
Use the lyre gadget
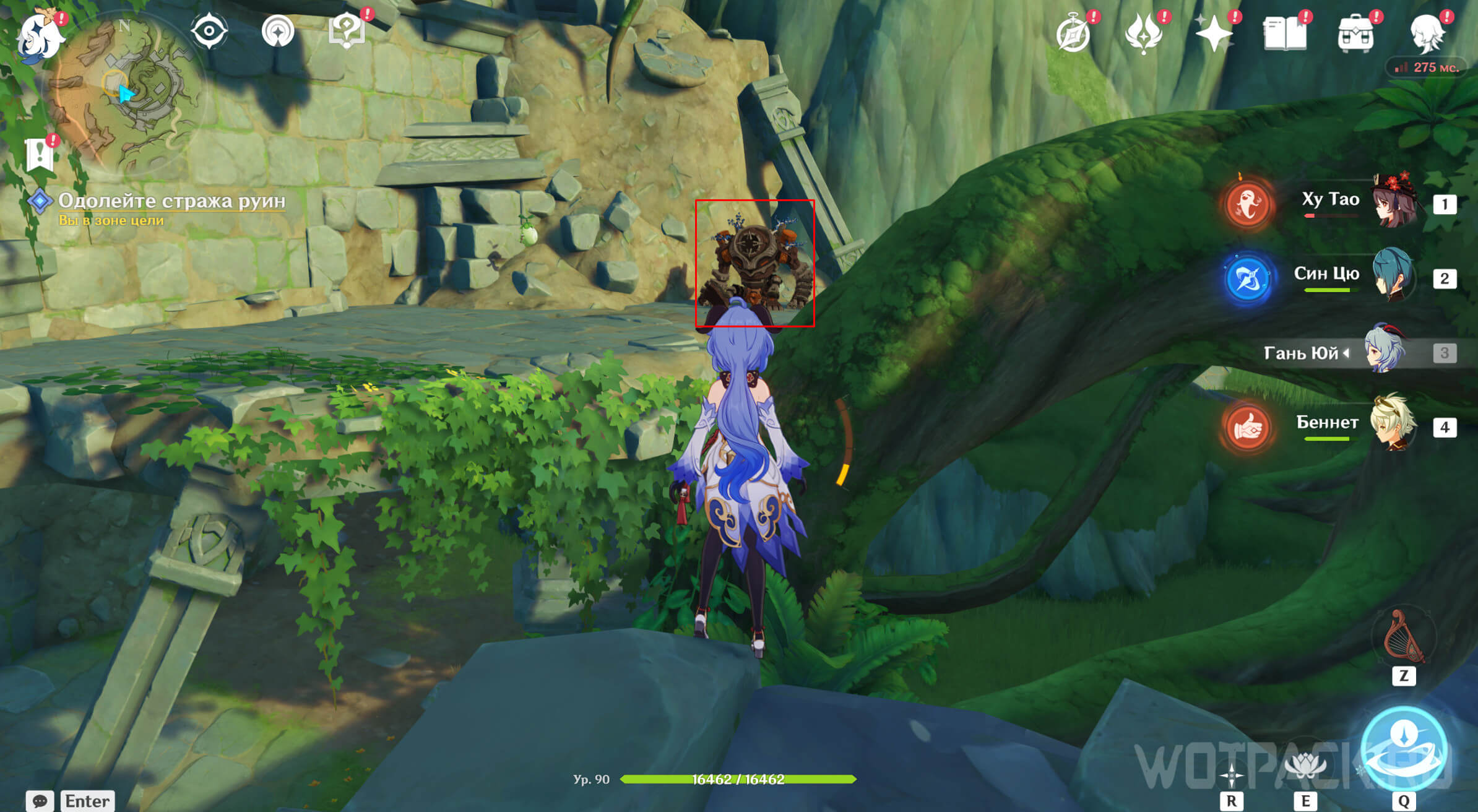(x=1403, y=638)
